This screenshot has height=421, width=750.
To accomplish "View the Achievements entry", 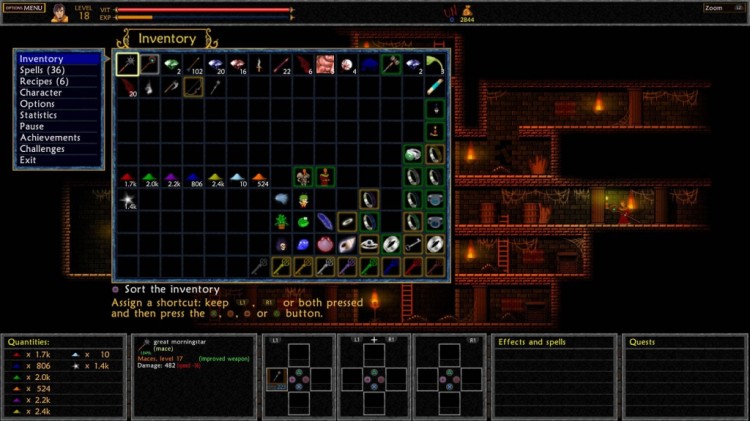I will click(x=48, y=137).
